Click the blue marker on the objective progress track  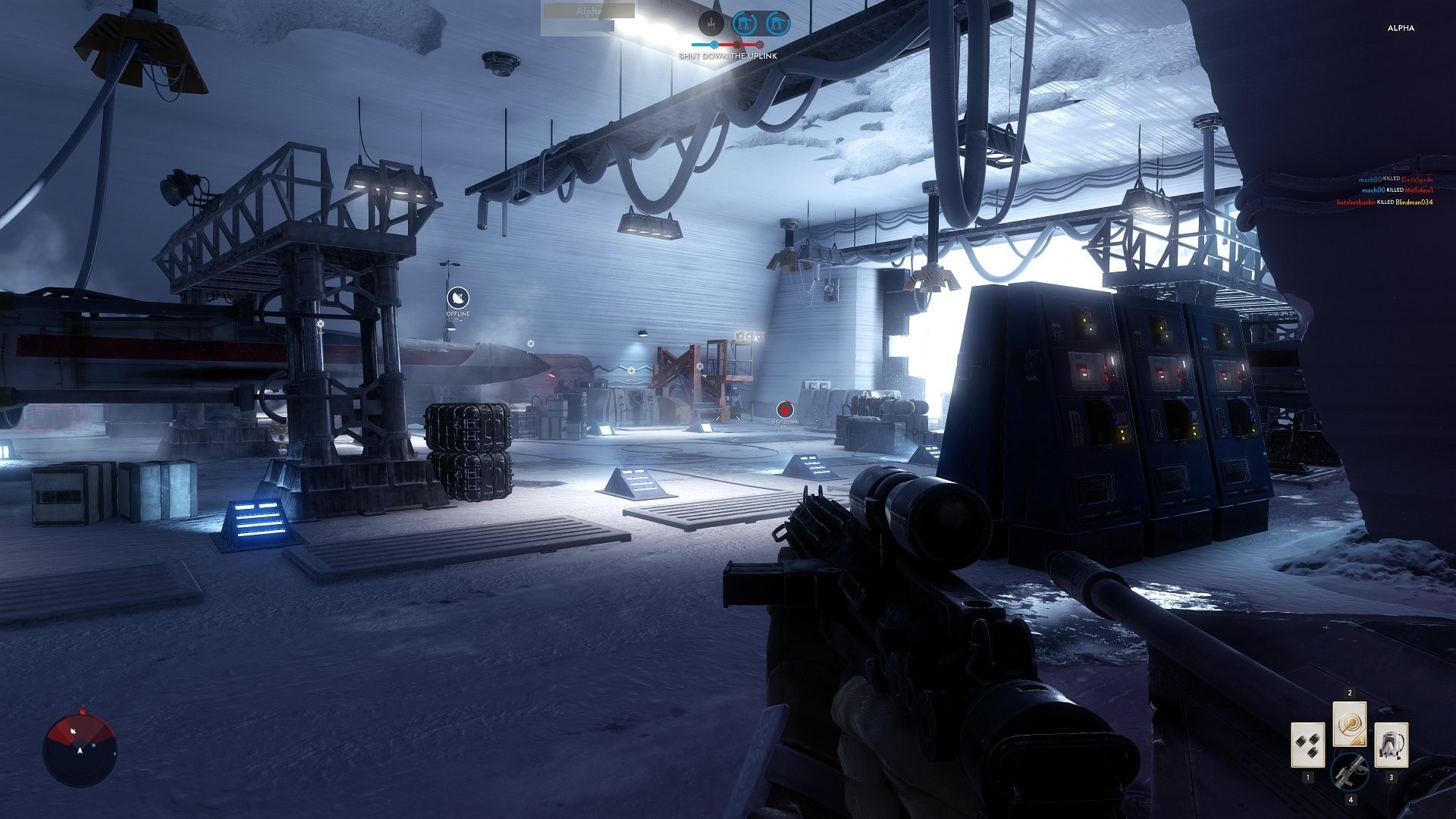714,44
